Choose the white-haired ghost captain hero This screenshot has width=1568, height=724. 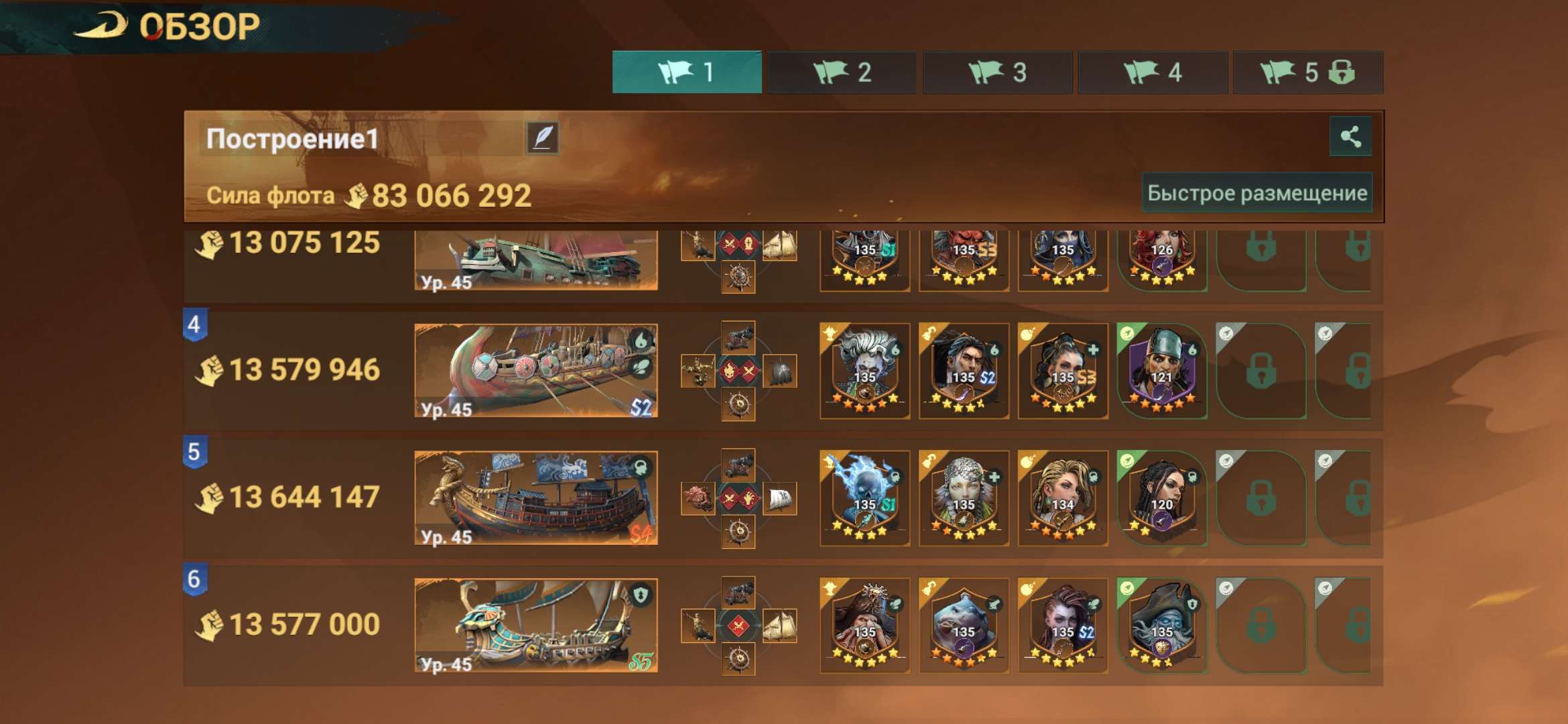point(864,370)
